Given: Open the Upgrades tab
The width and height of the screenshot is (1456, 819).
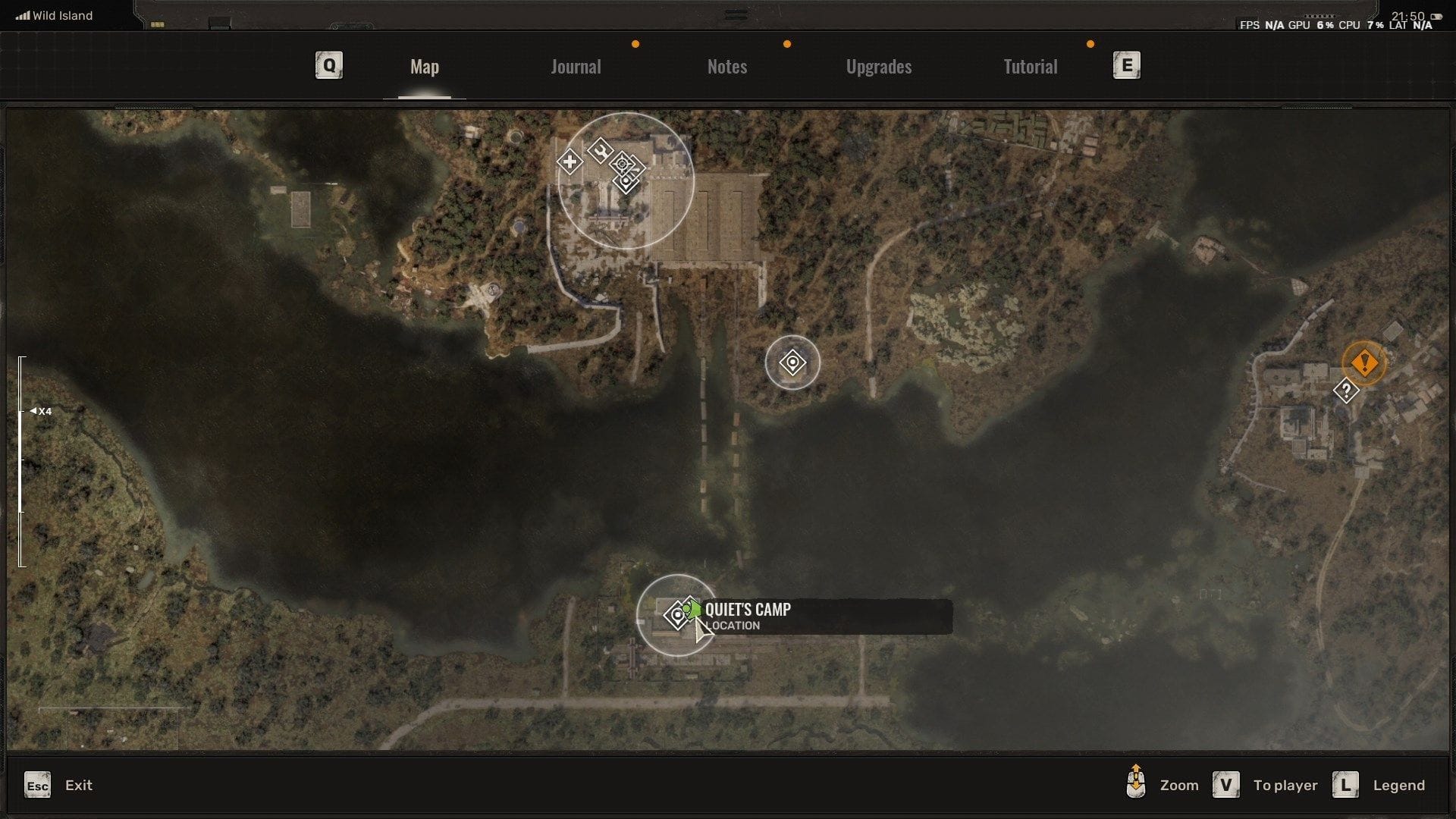Looking at the screenshot, I should point(878,67).
